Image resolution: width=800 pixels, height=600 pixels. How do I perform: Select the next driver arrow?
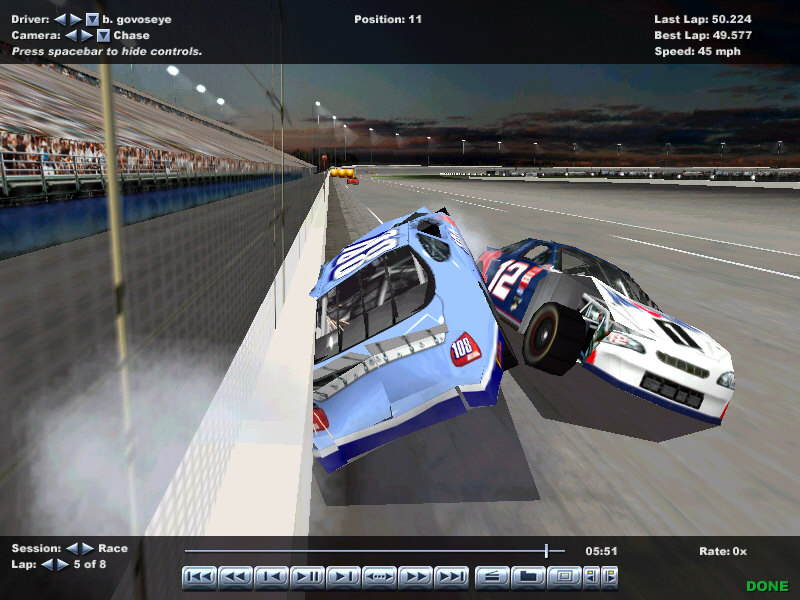(75, 19)
